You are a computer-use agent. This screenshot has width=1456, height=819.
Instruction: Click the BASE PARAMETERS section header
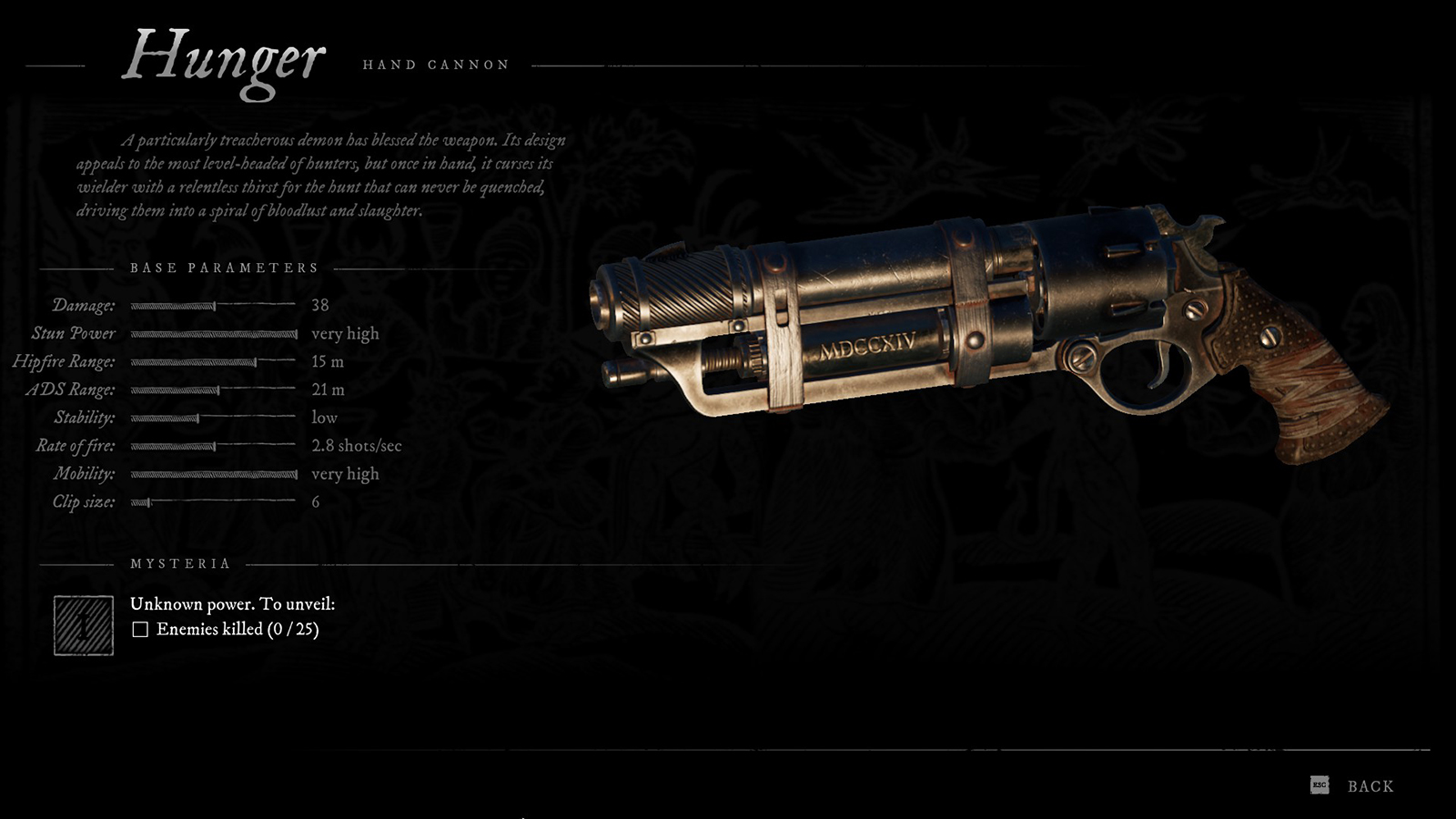coord(224,268)
